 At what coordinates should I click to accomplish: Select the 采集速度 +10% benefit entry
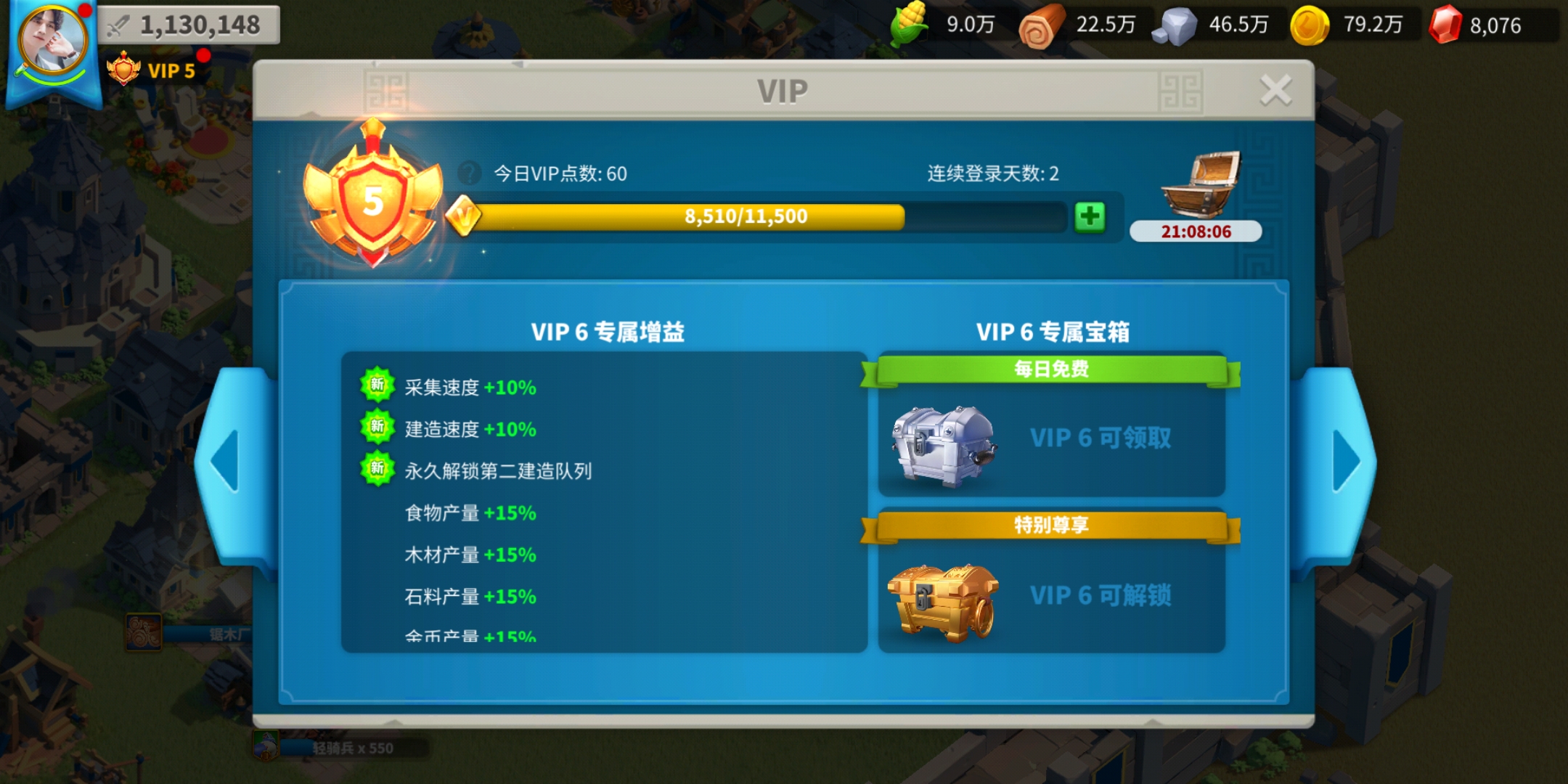470,388
